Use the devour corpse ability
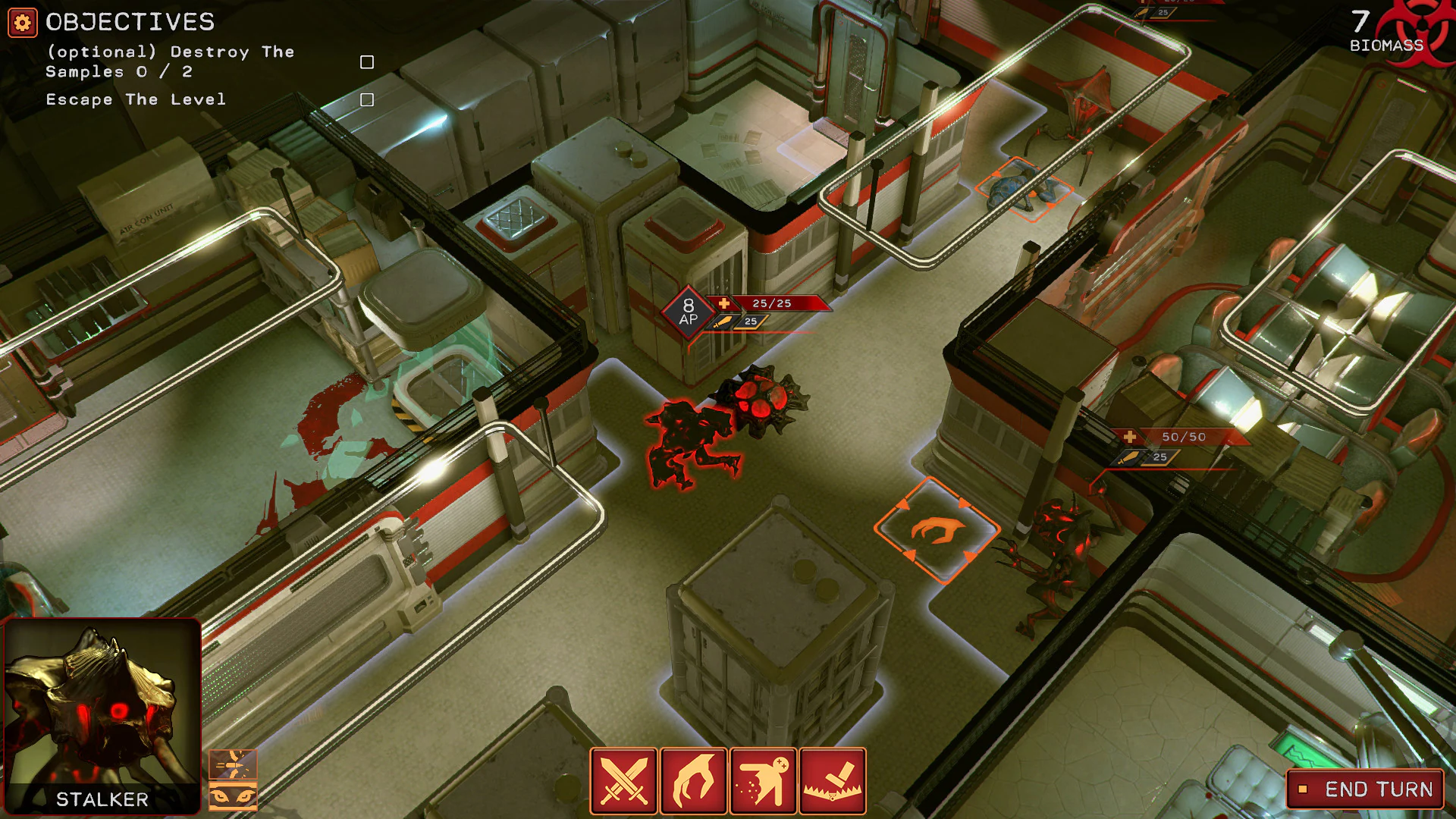This screenshot has width=1456, height=819. coord(763,781)
